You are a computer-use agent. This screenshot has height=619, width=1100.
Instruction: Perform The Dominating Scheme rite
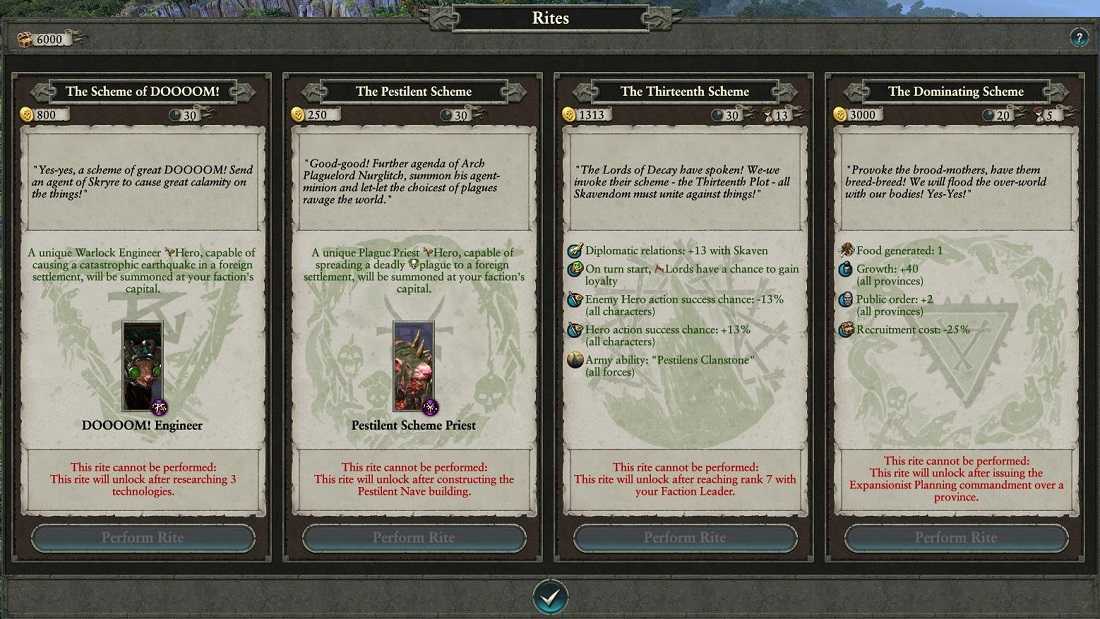tap(956, 538)
